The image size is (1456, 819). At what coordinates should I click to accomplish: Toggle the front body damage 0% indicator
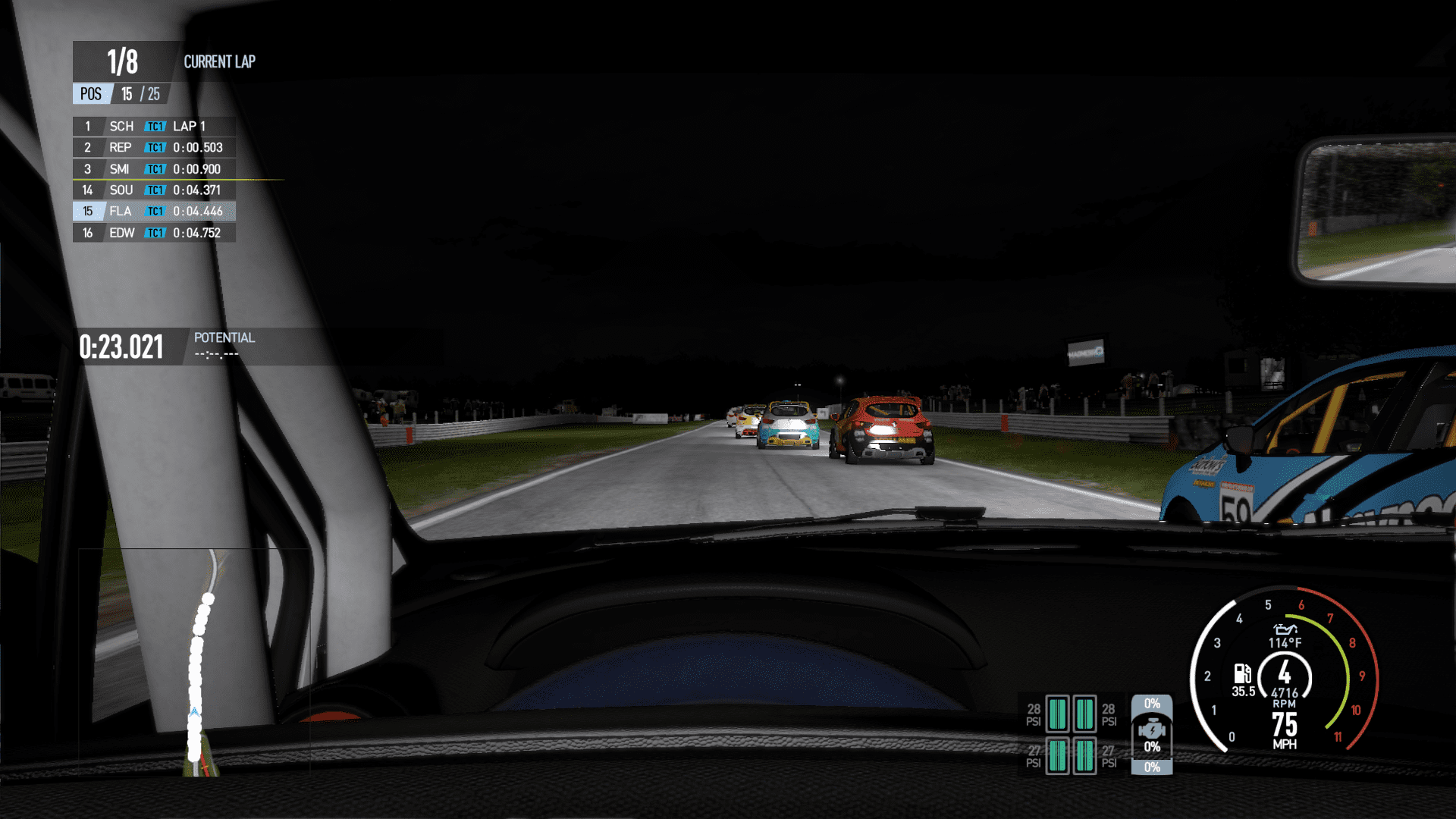(1152, 704)
